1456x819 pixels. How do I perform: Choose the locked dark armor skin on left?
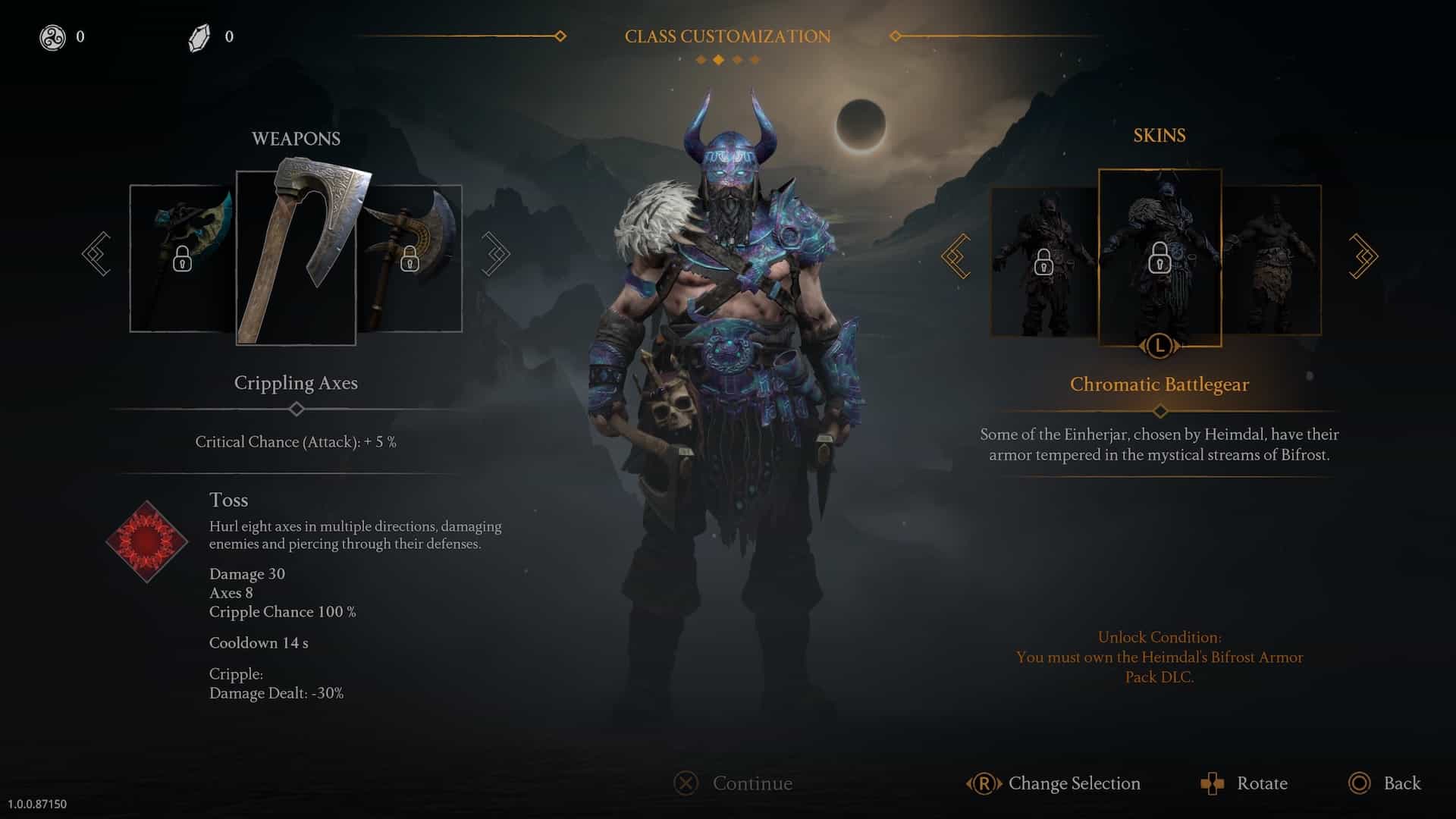click(x=1043, y=261)
